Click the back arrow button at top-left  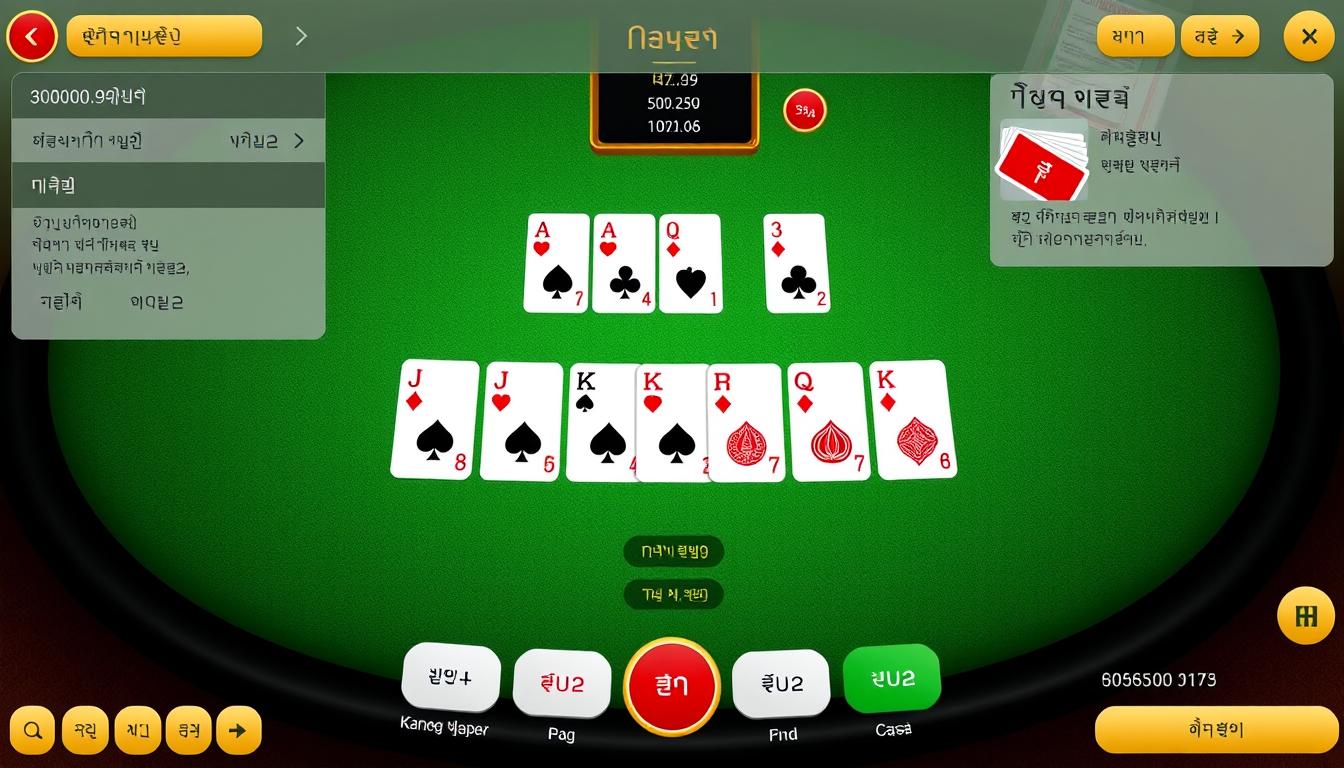click(31, 36)
